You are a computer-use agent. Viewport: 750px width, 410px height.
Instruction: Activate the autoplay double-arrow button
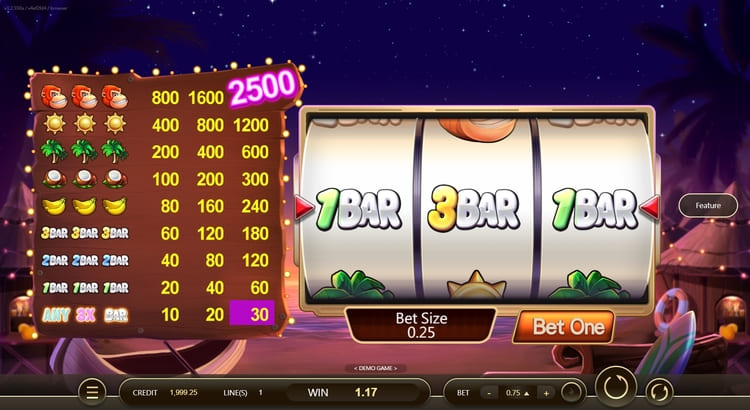pos(659,391)
